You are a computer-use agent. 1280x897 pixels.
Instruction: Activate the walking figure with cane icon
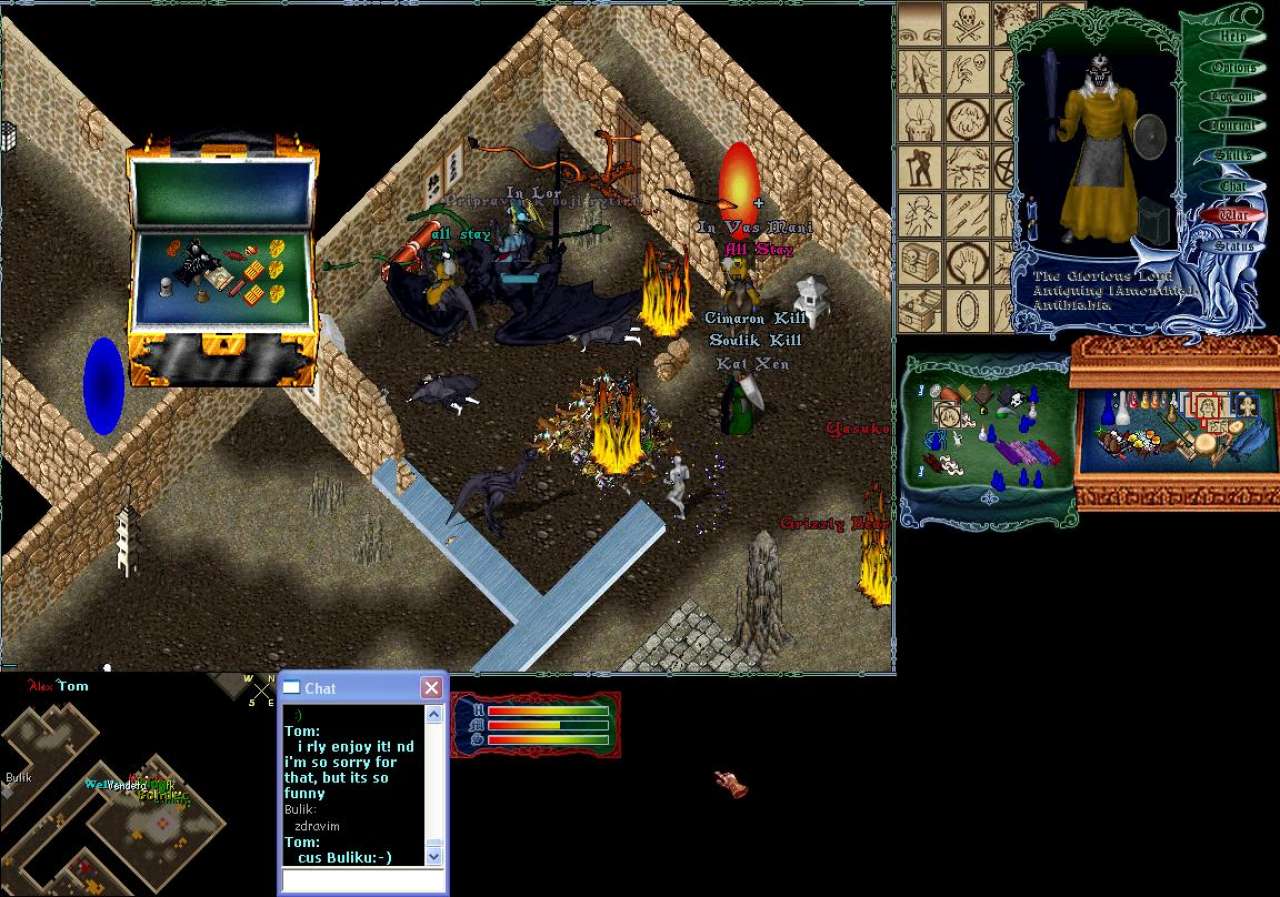pos(920,168)
